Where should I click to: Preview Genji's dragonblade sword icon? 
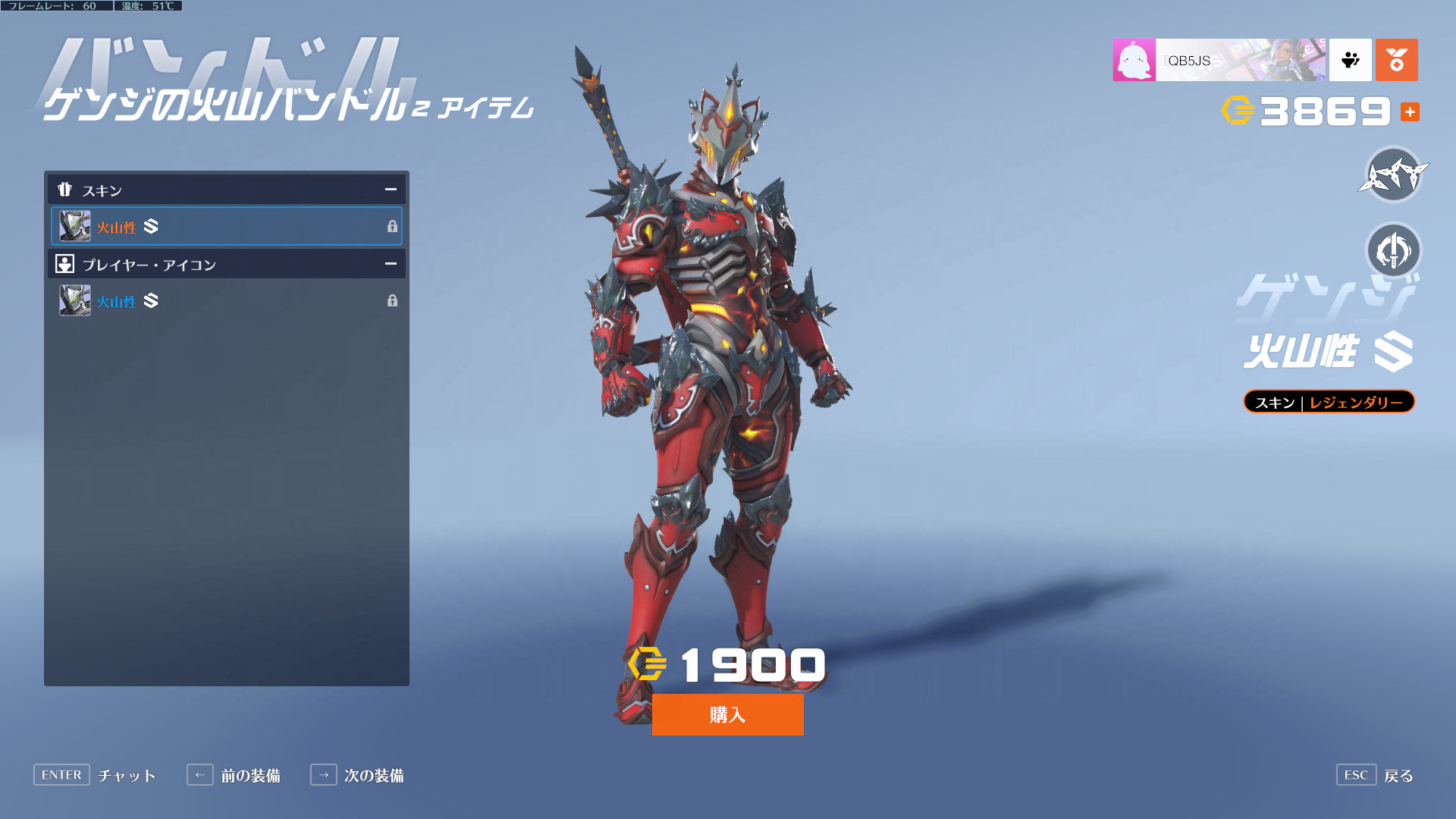coord(1393,251)
